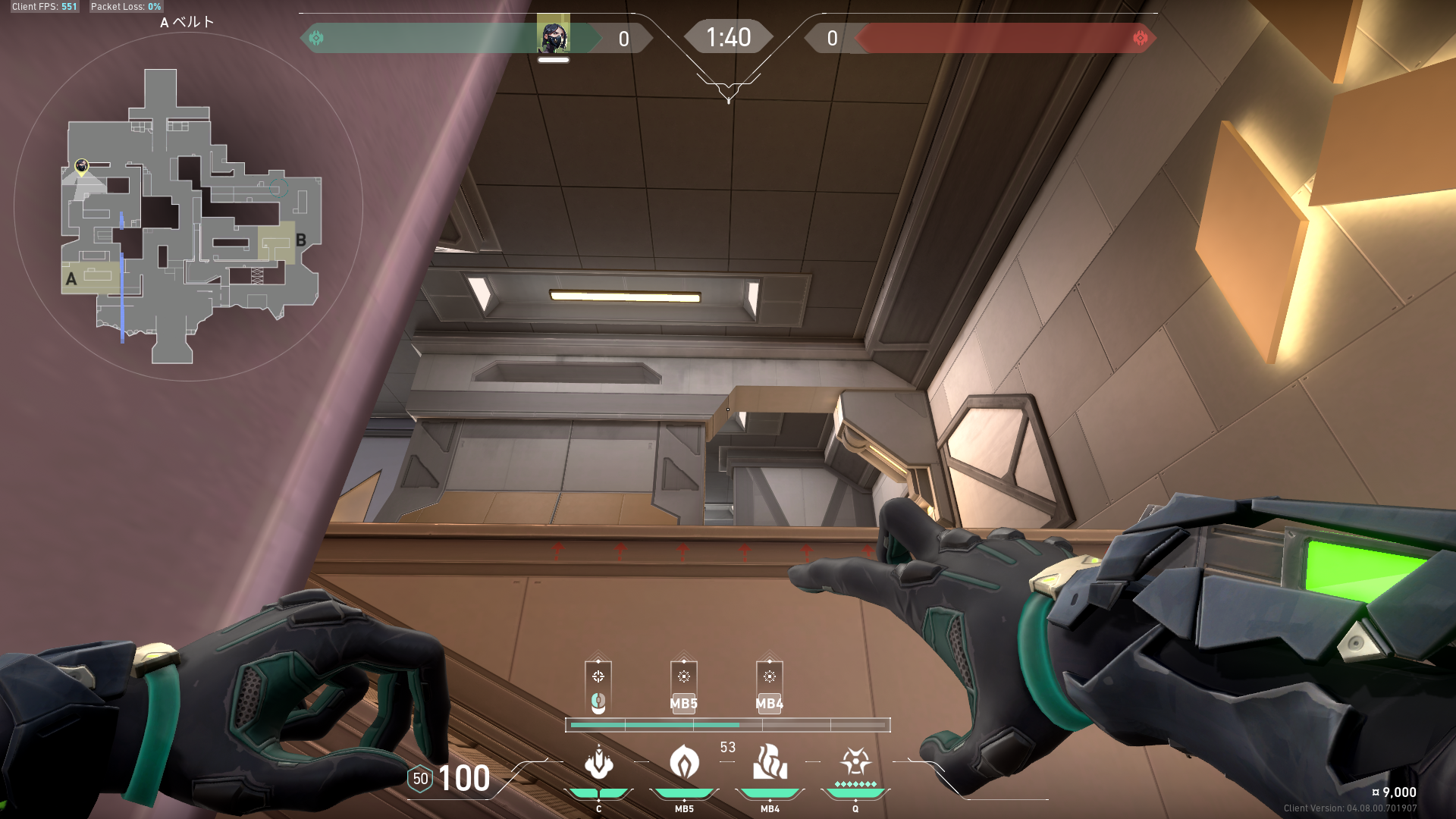1456x819 pixels.
Task: Click the red enemy team emblem
Action: click(1140, 38)
